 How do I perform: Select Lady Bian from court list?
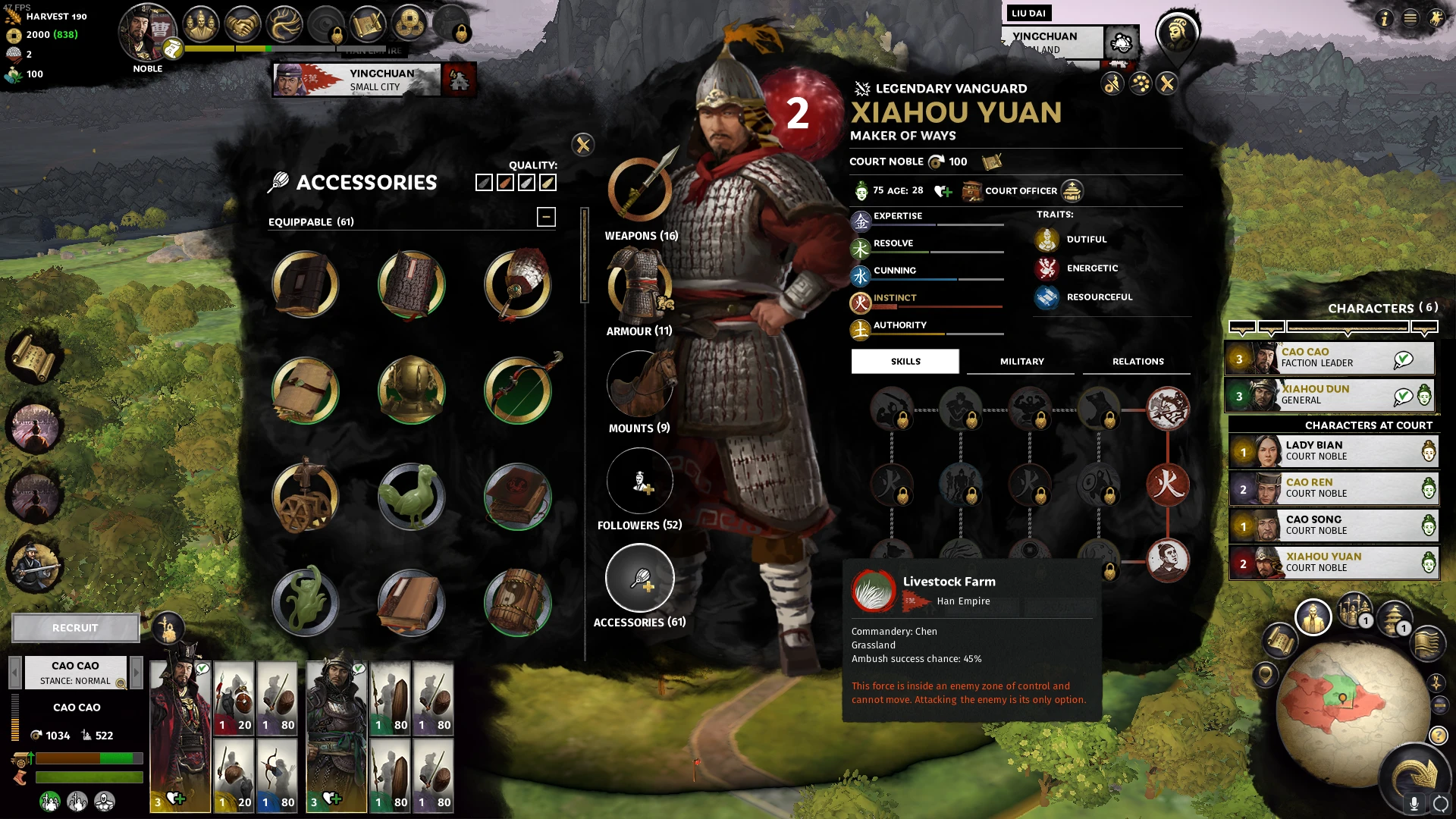coord(1333,451)
